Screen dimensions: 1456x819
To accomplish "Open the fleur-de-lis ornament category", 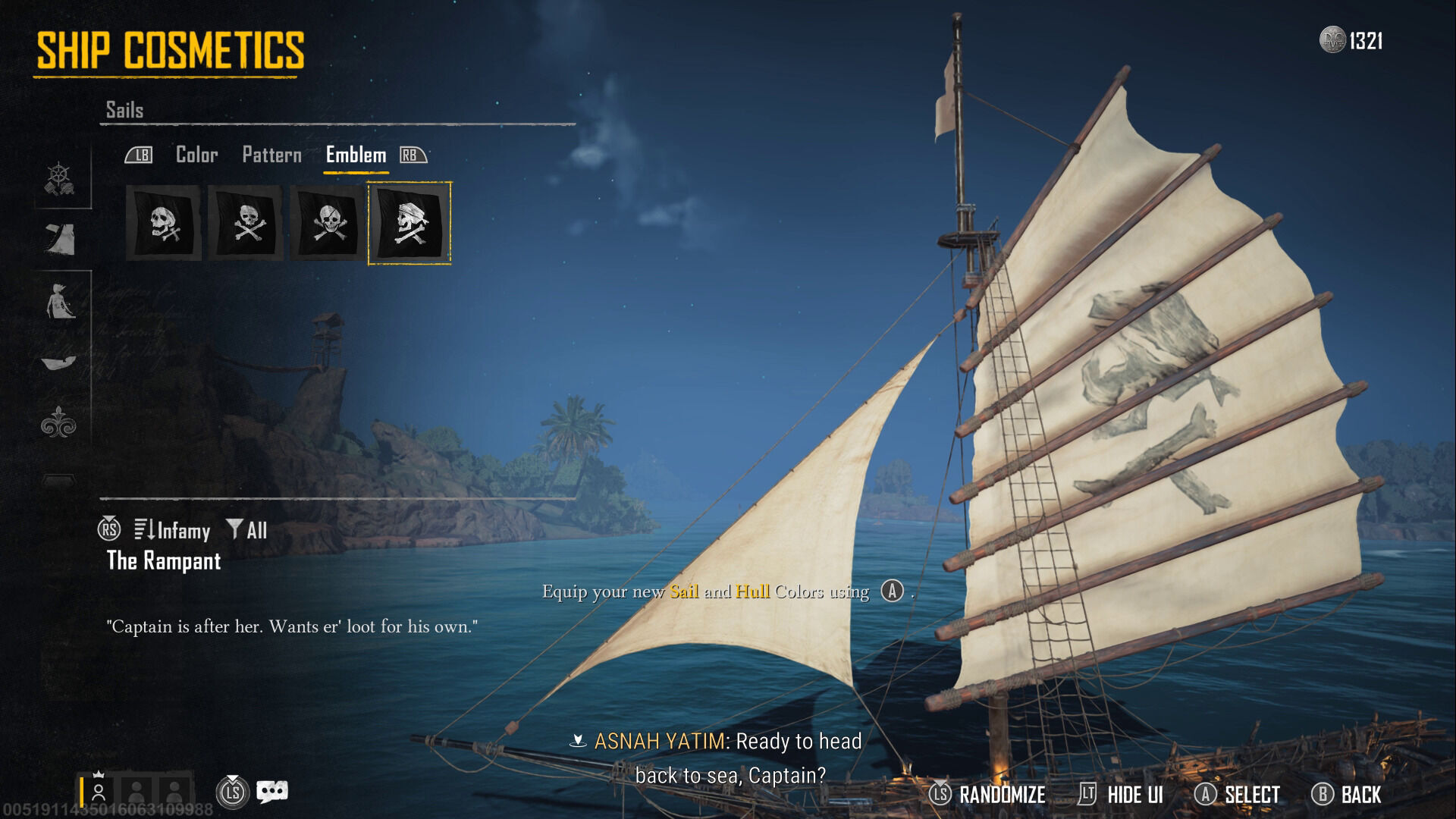I will point(59,422).
